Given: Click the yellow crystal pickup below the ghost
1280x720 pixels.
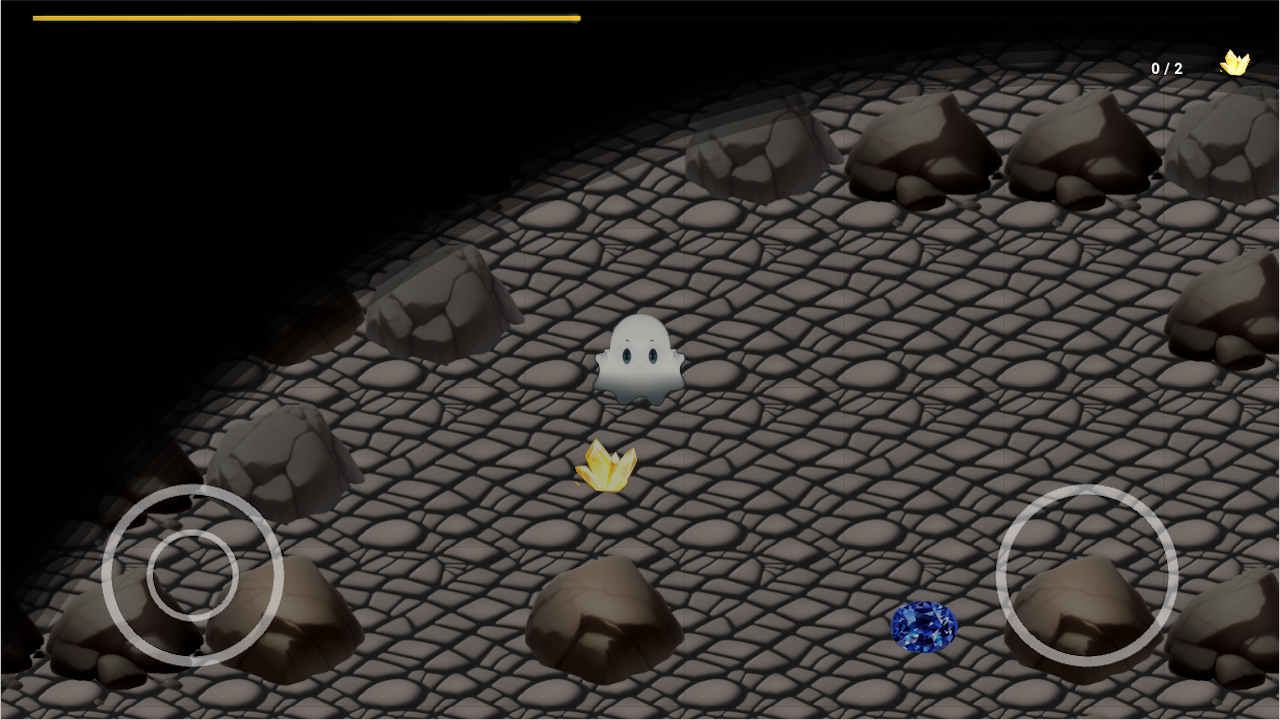Looking at the screenshot, I should pyautogui.click(x=608, y=467).
